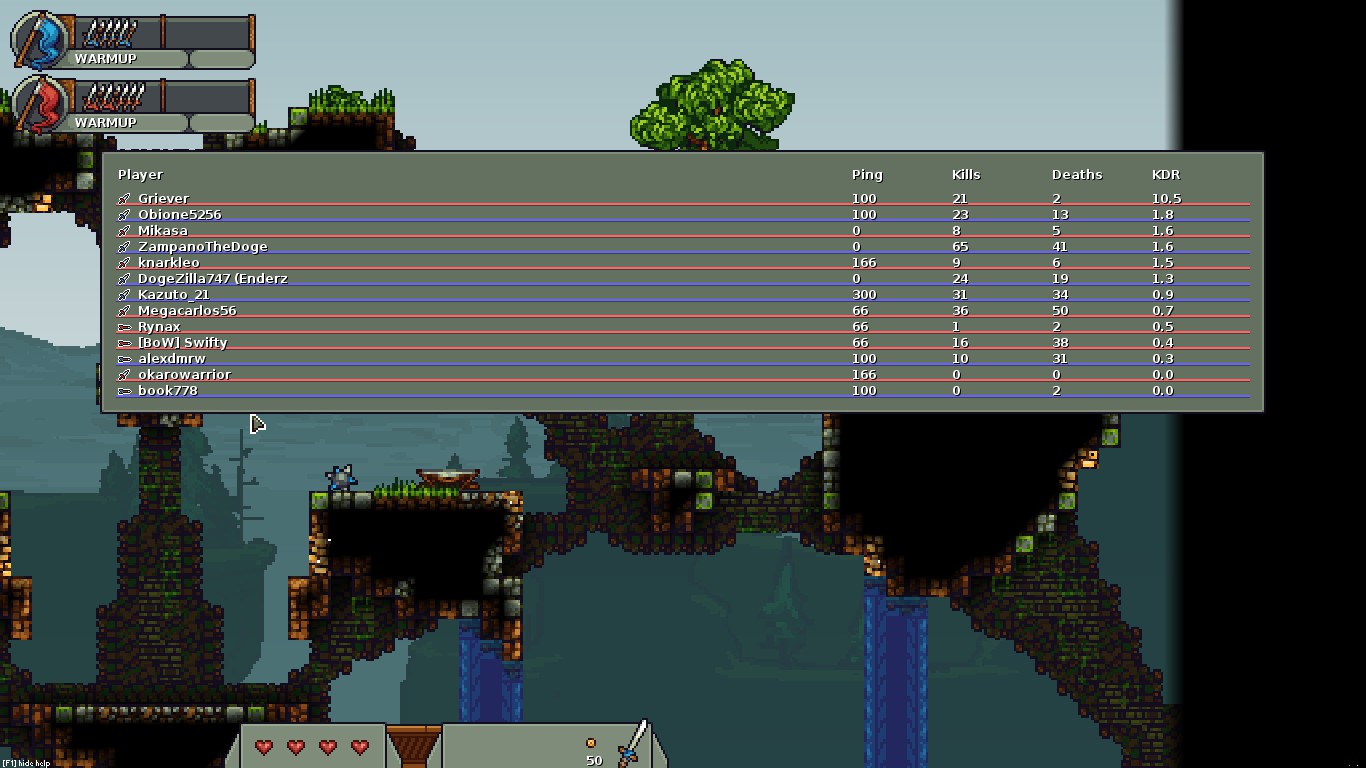
Task: Click the Kills column header
Action: point(966,174)
